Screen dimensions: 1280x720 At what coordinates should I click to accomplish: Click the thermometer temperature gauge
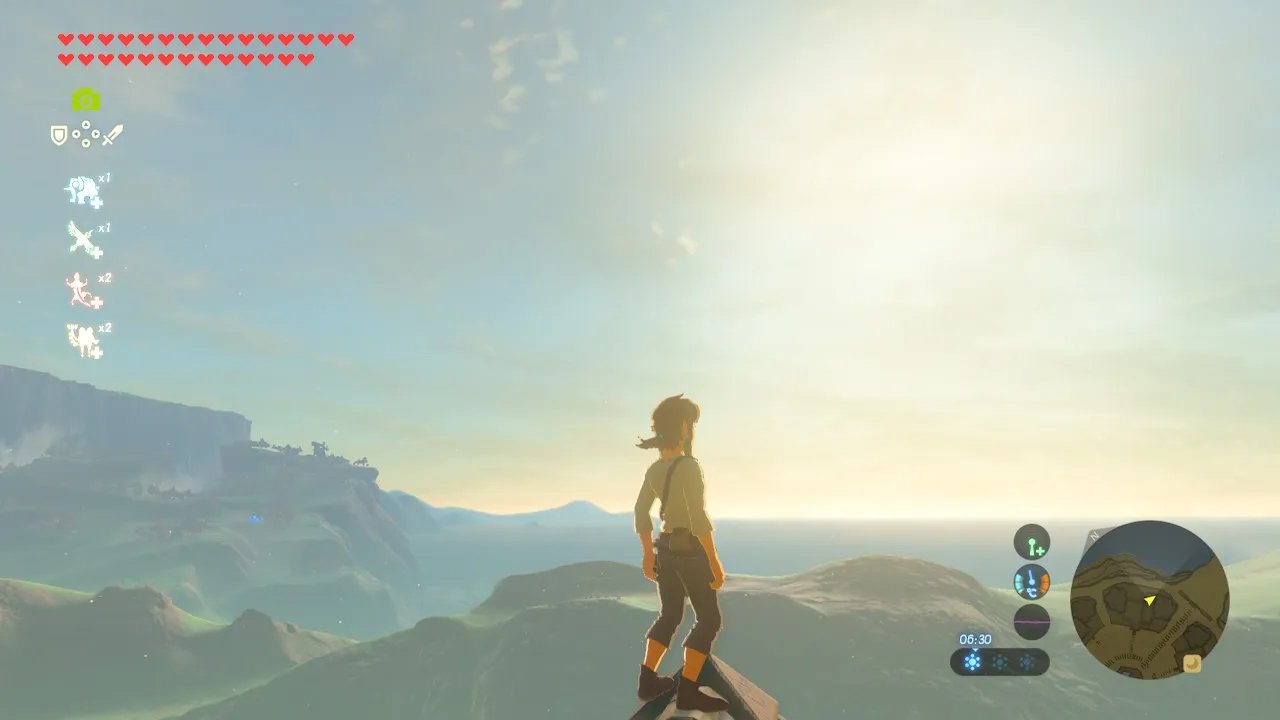pos(1031,582)
